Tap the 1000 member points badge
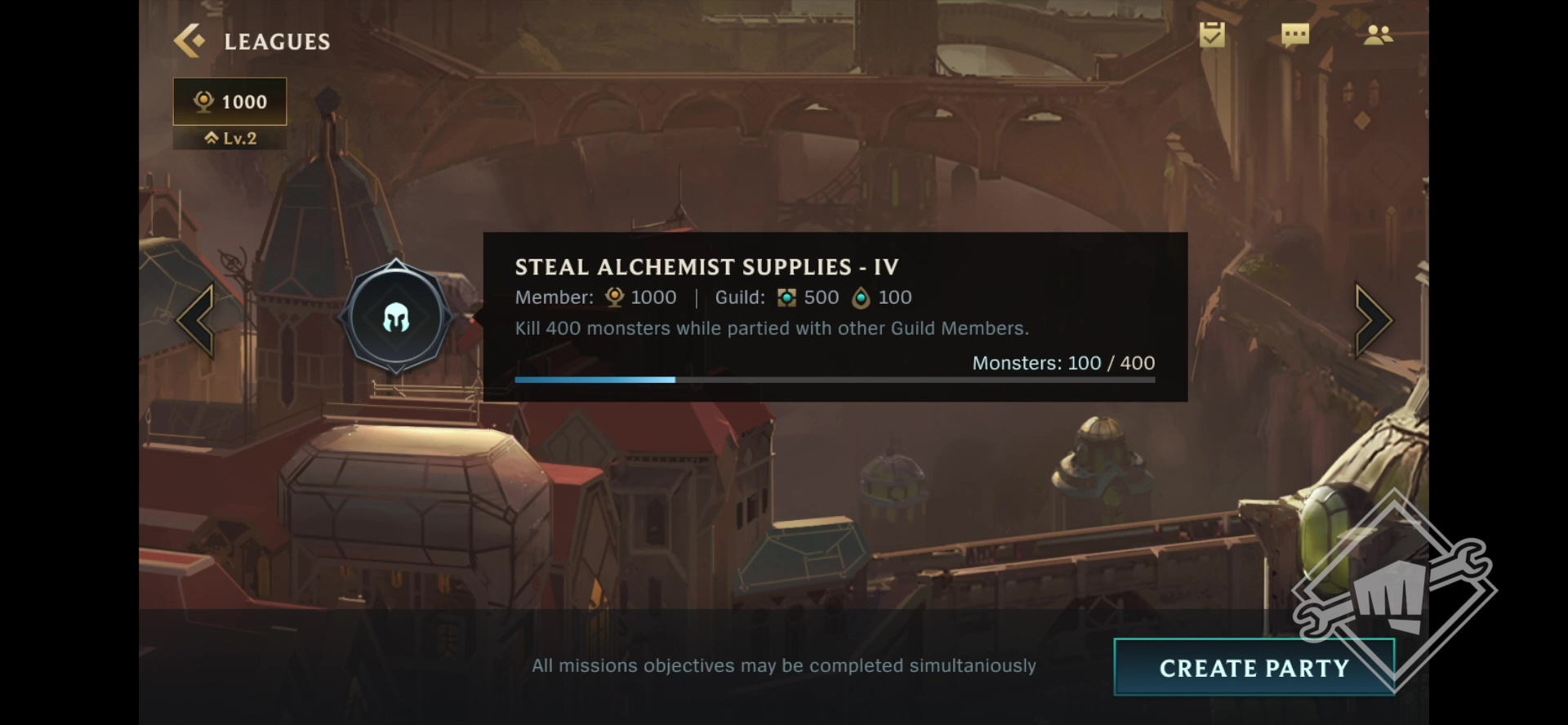Screen dimensions: 1568x725 tap(230, 102)
